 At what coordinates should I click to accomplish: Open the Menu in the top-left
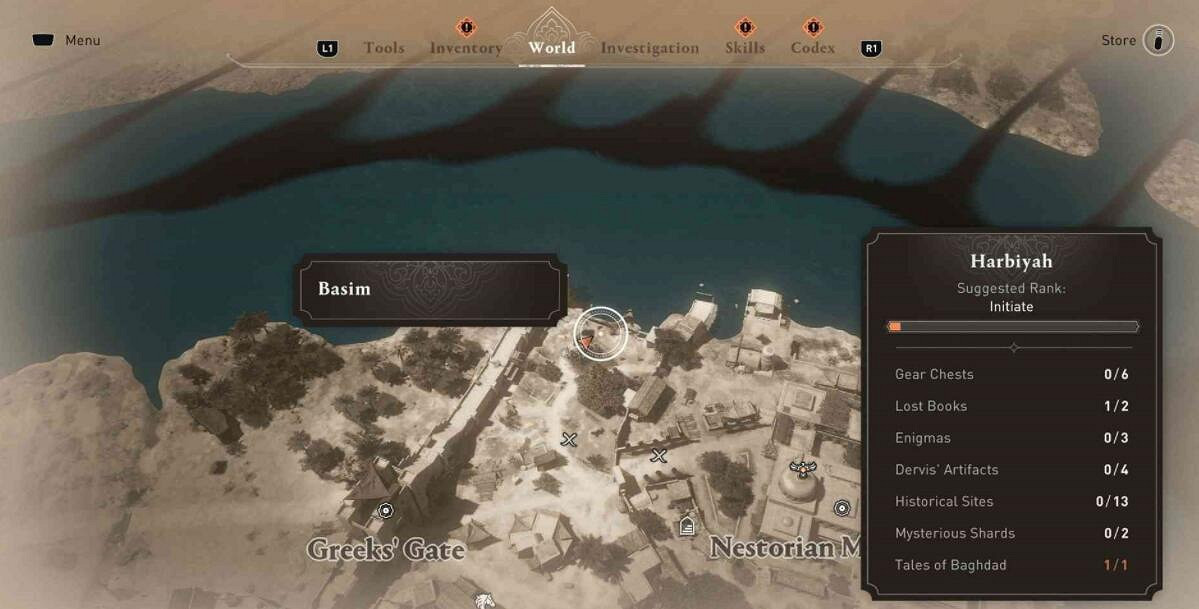[x=67, y=41]
